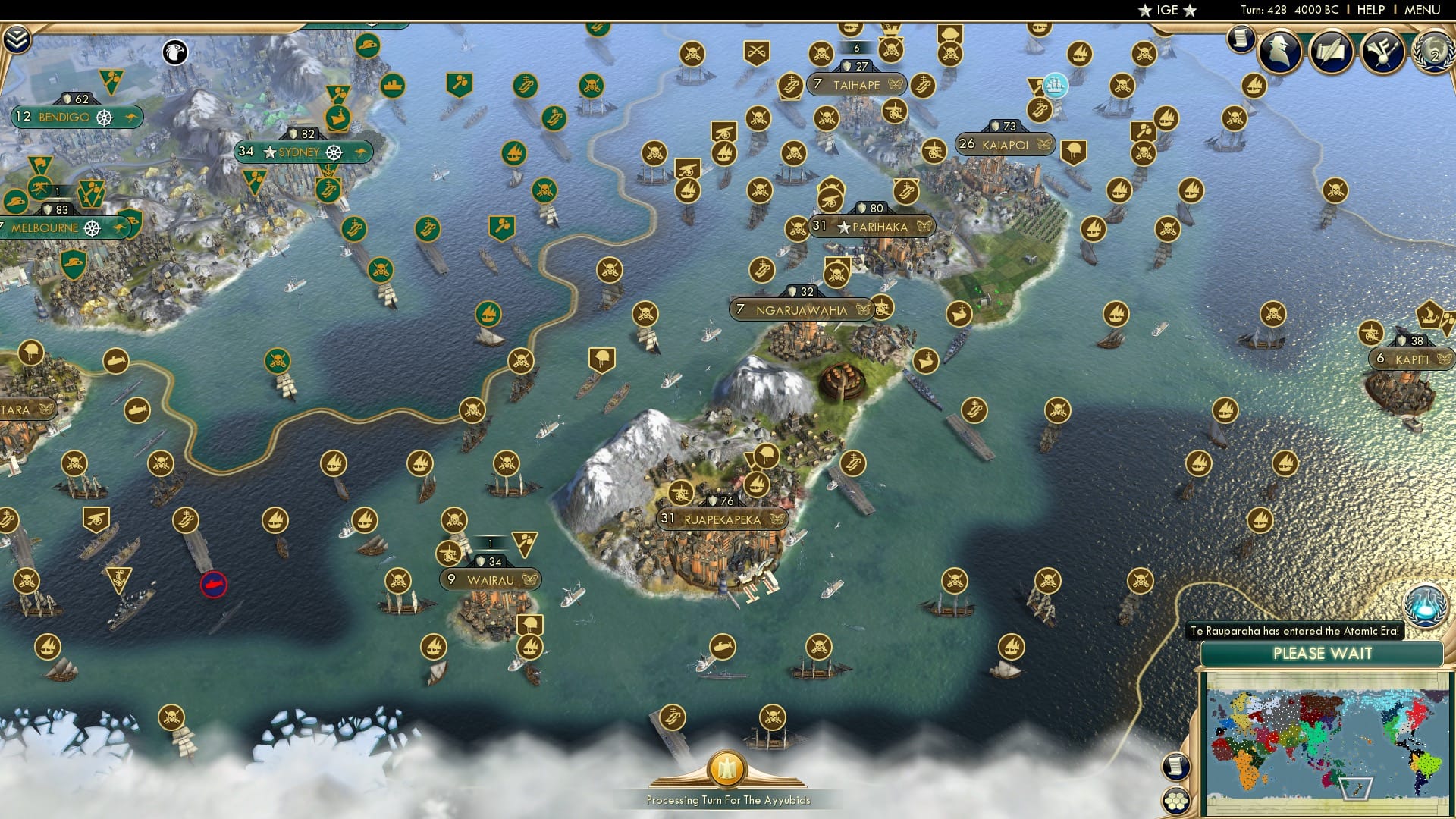
Task: Click New Zealand on the minimap
Action: tap(1357, 789)
